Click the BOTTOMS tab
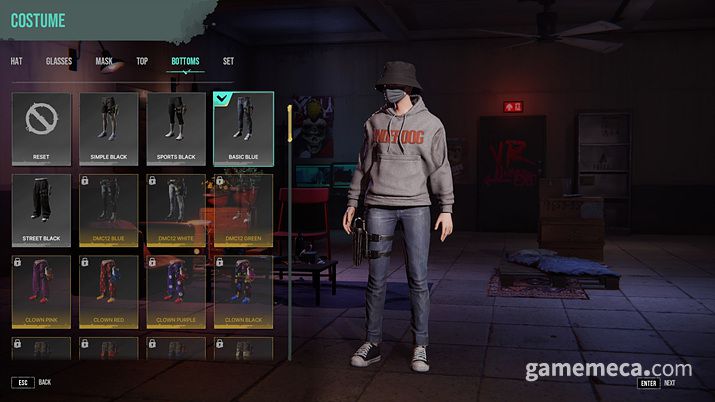Viewport: 715px width, 402px height. (x=185, y=61)
